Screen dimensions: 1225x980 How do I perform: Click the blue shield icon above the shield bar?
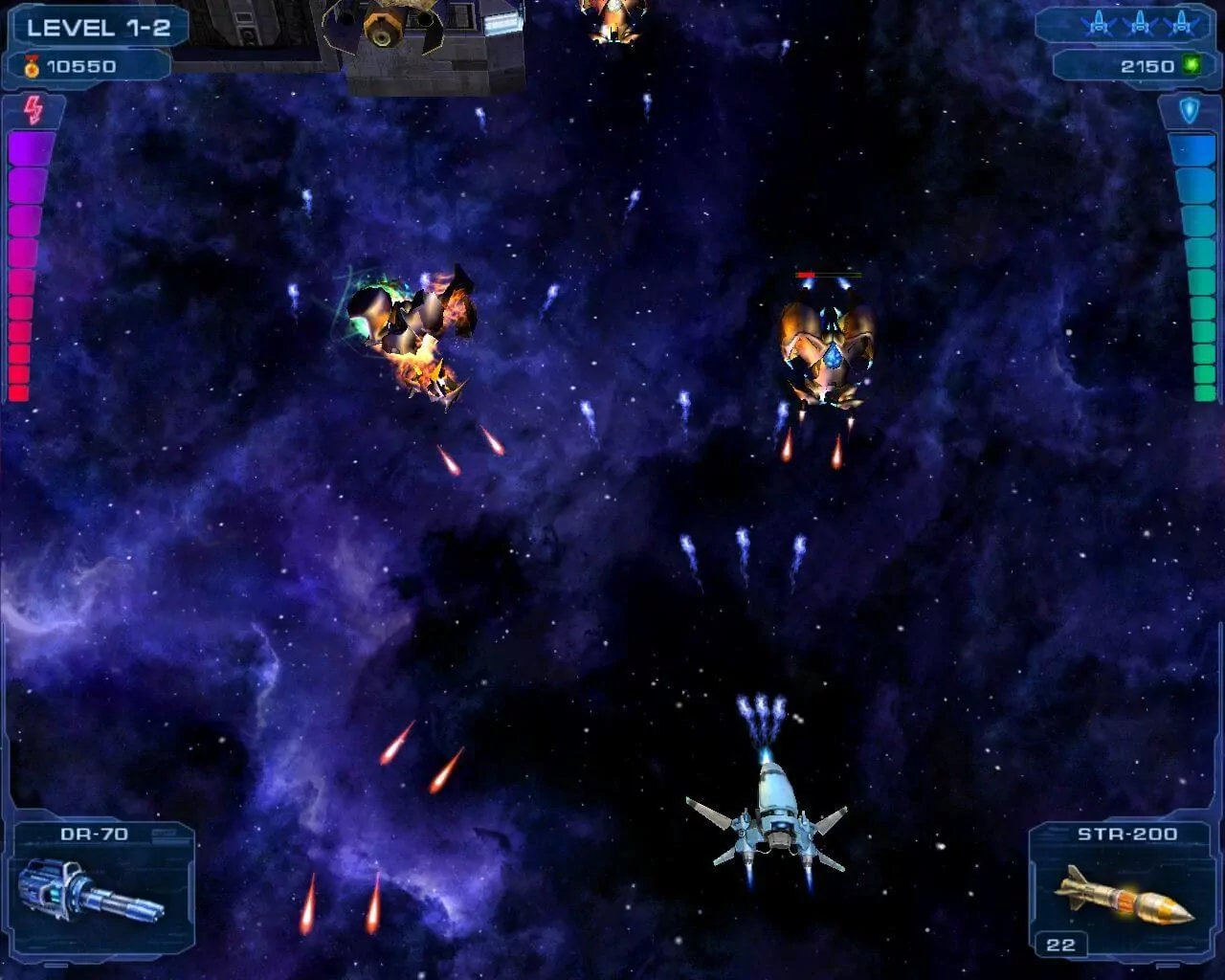coord(1192,109)
